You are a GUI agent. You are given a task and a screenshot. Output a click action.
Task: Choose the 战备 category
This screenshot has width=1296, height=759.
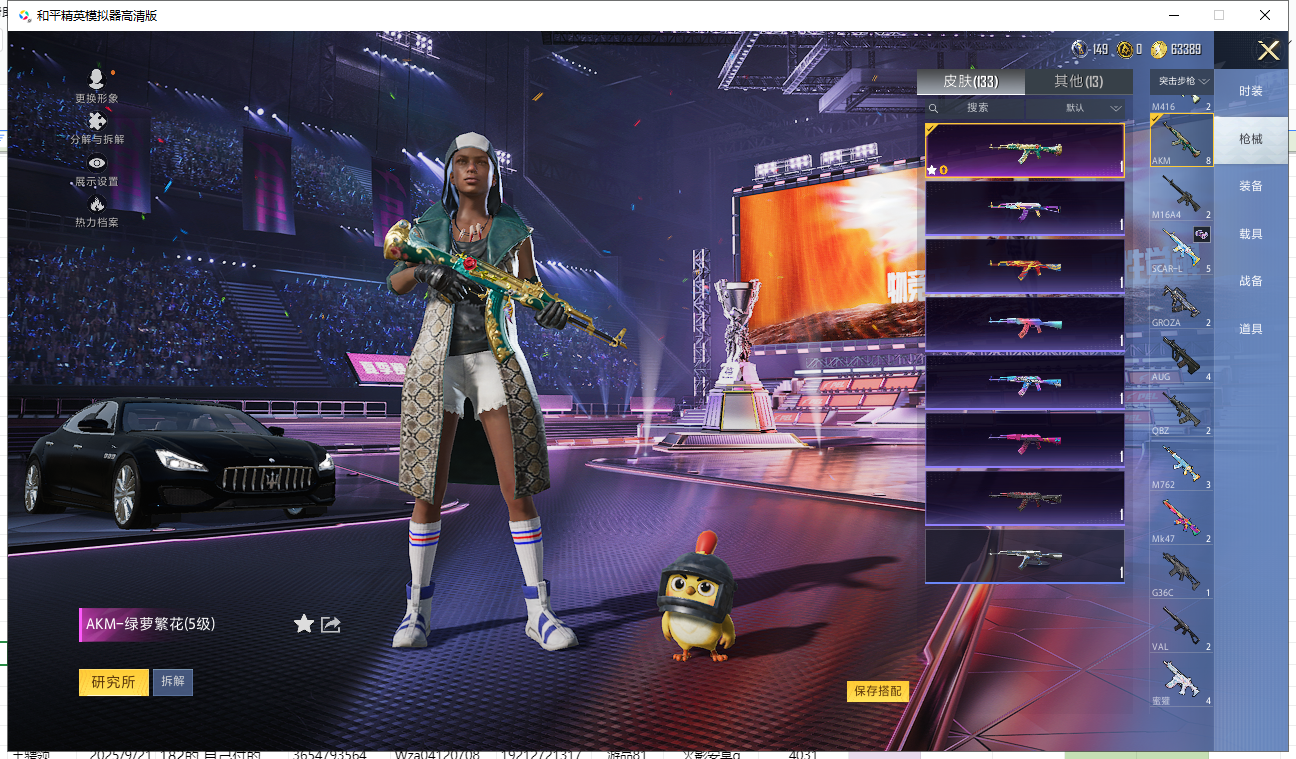pos(1250,281)
